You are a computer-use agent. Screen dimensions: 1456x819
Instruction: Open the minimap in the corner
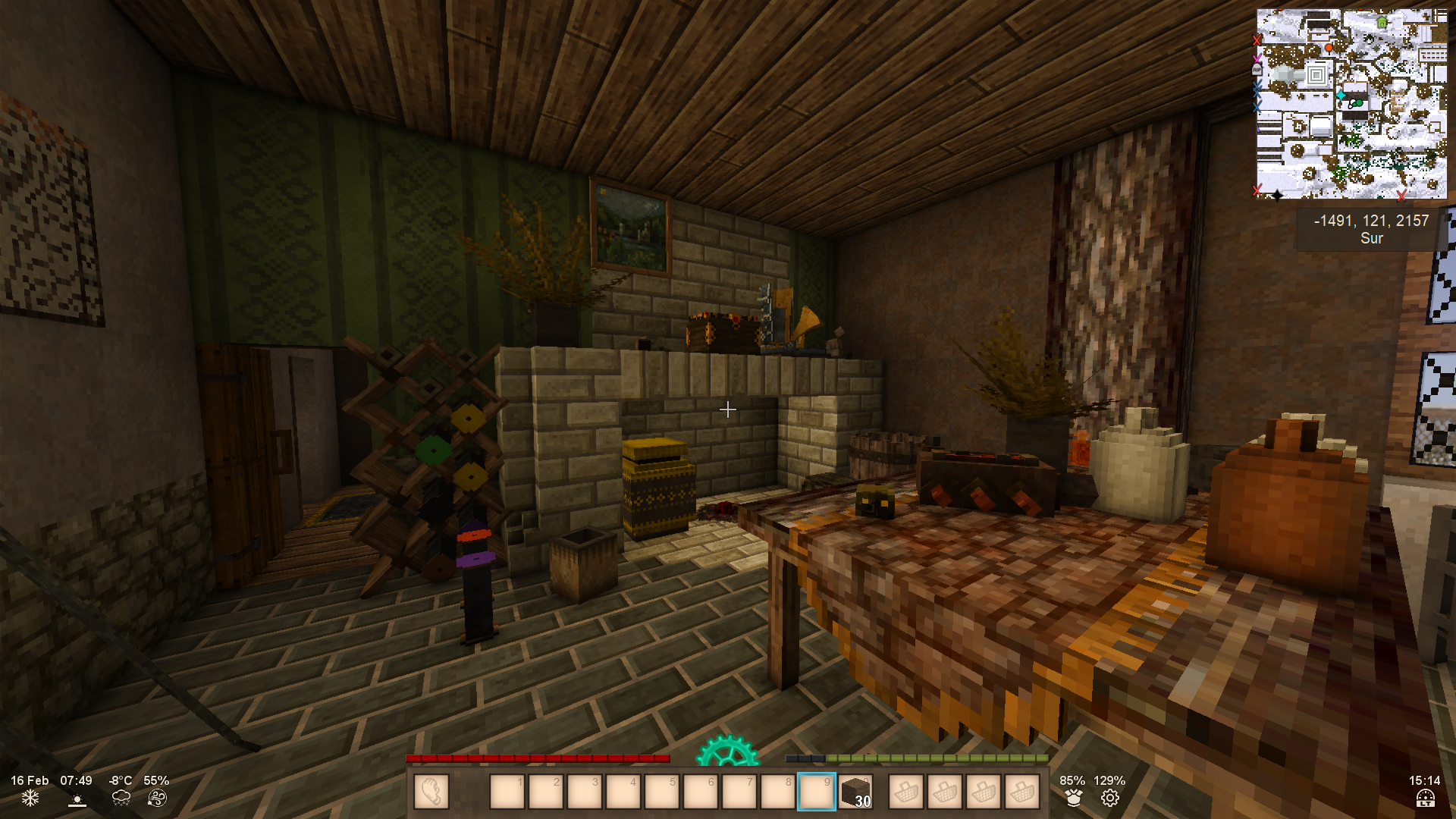1351,104
